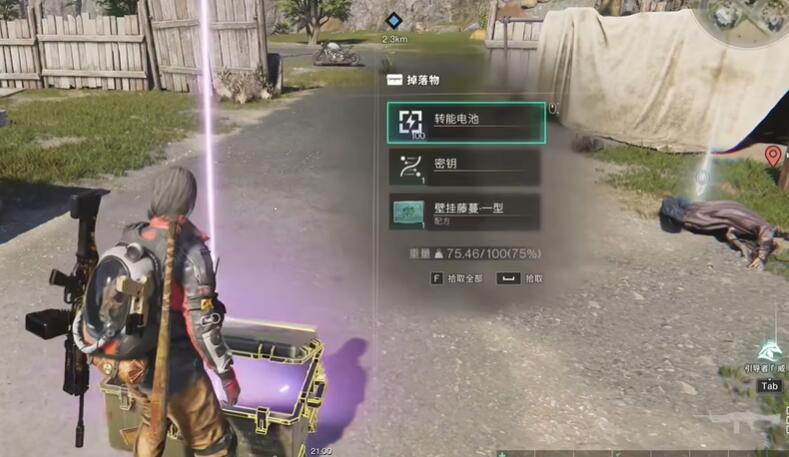Pick the 壁挂藤蔓·一型 recipe entry
This screenshot has height=457, width=789.
pyautogui.click(x=465, y=212)
